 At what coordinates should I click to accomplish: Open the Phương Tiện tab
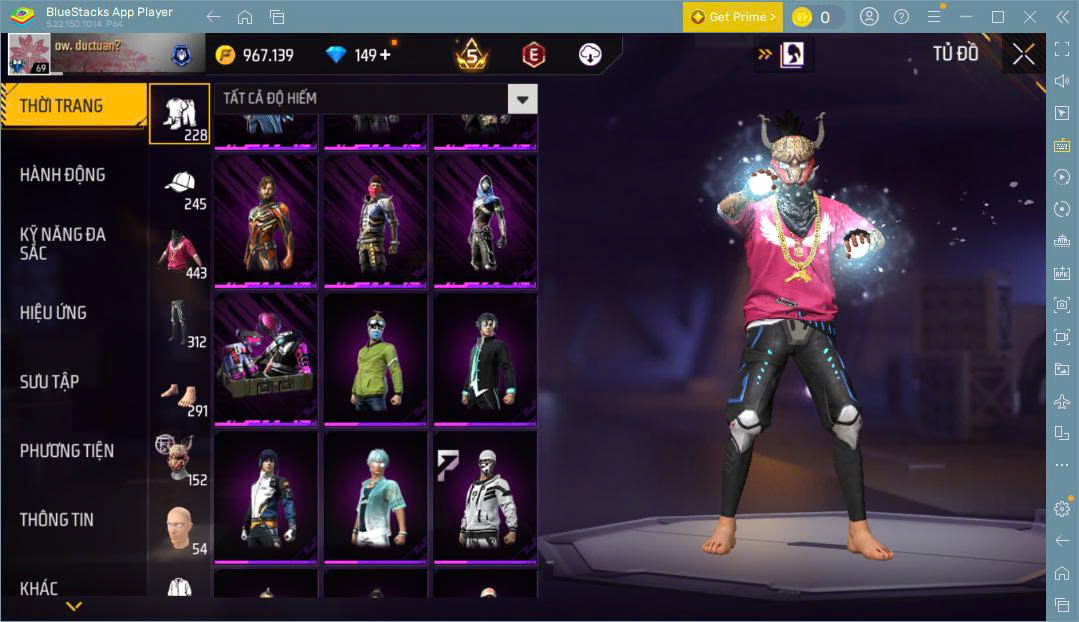pos(66,451)
